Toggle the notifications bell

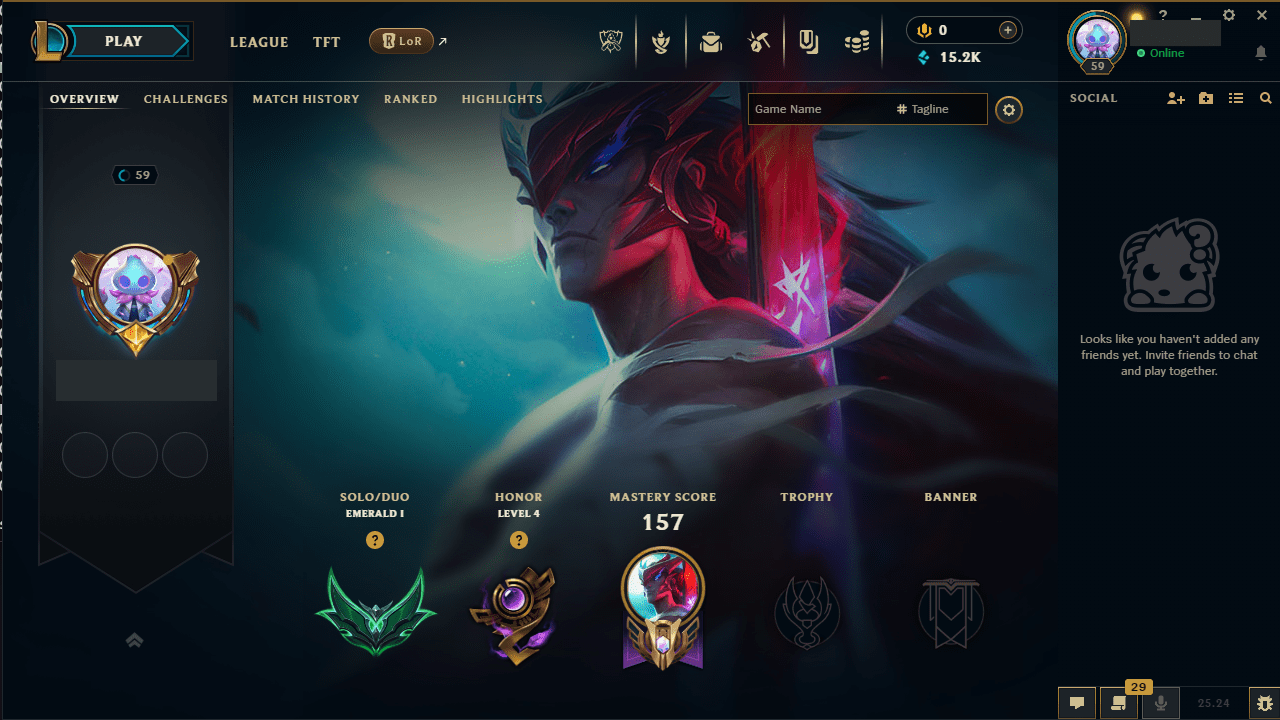coord(1262,52)
